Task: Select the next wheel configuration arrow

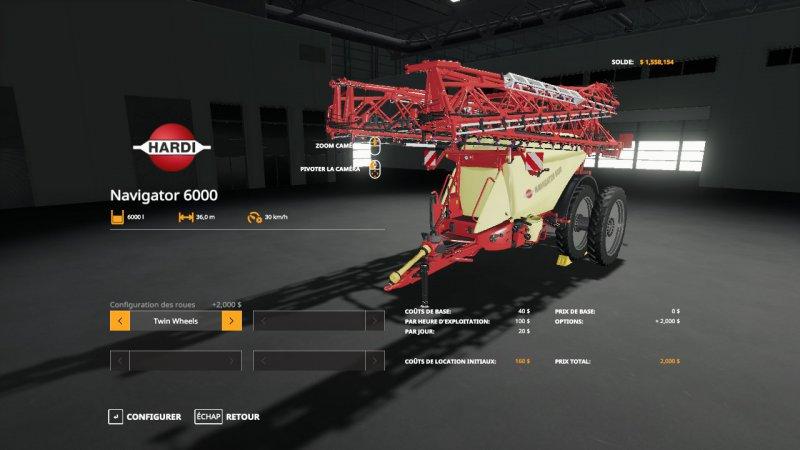Action: click(x=231, y=321)
